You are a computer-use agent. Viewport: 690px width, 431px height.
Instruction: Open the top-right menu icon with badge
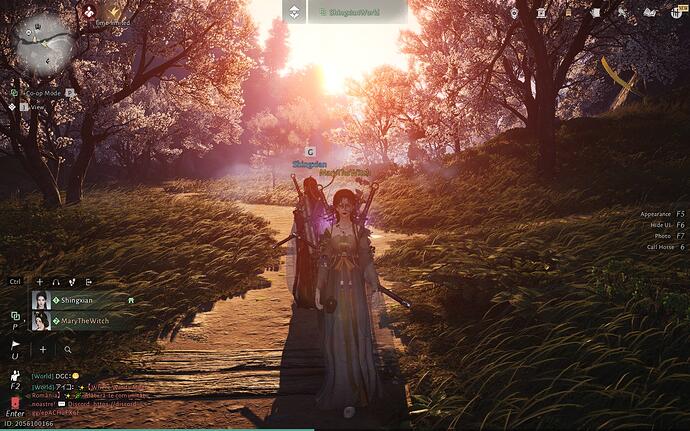[676, 12]
